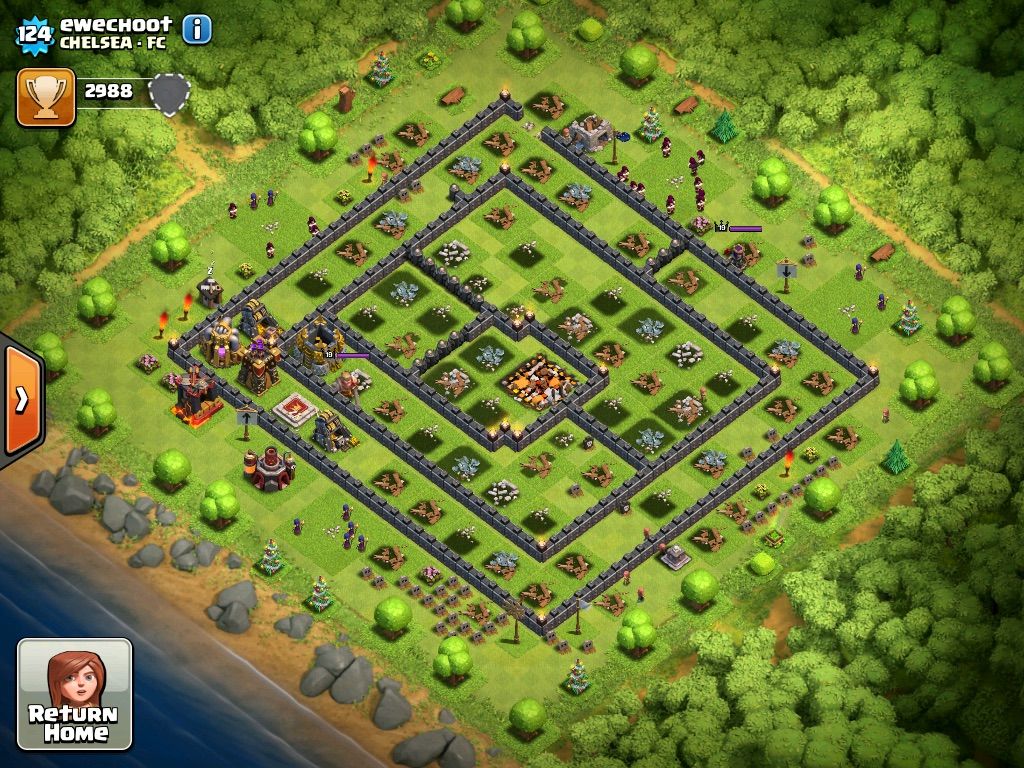Tap the gold trophy icon
The image size is (1024, 768).
[x=46, y=97]
